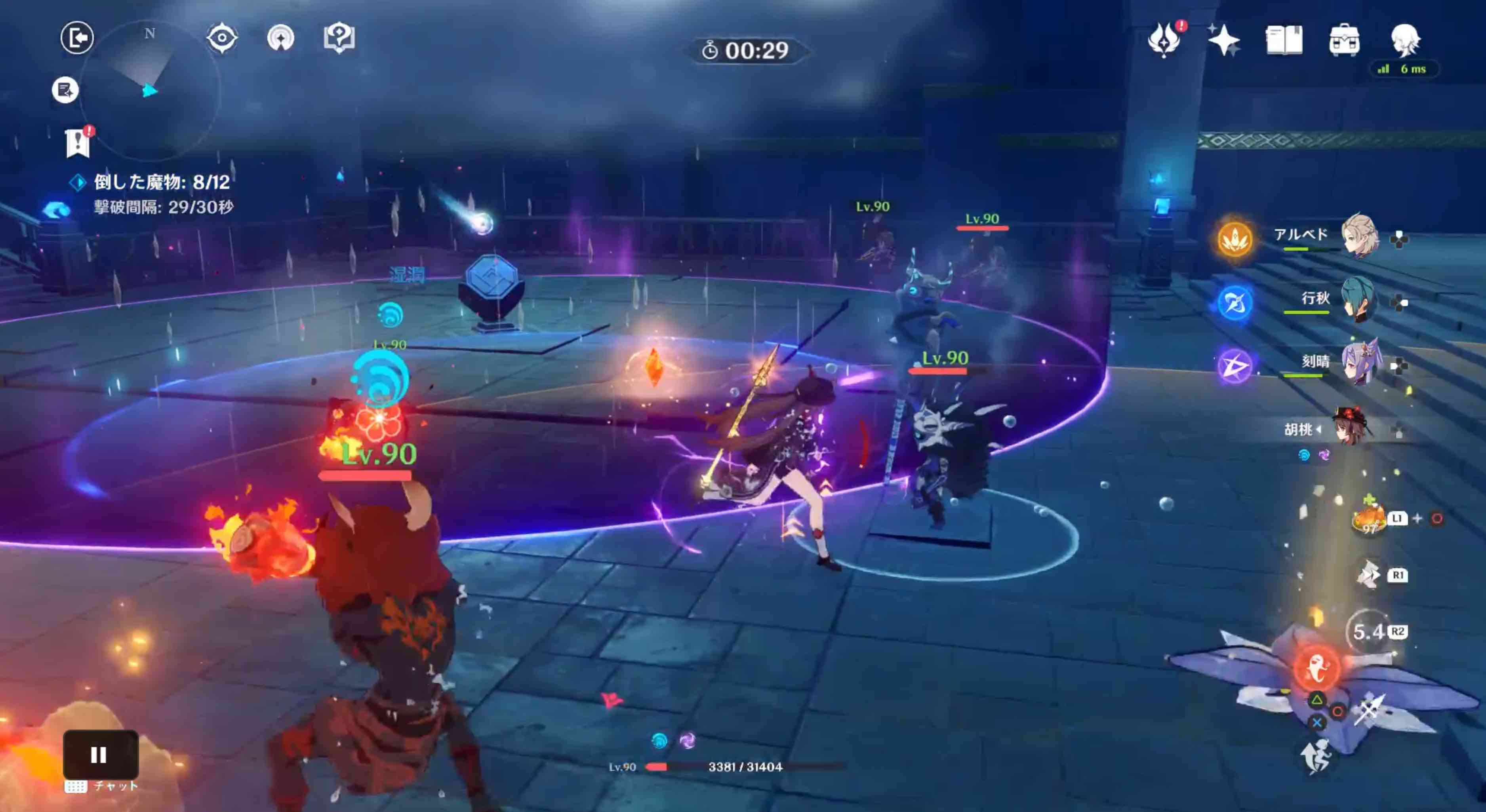Open the question-mark tutorial icon

click(x=339, y=38)
